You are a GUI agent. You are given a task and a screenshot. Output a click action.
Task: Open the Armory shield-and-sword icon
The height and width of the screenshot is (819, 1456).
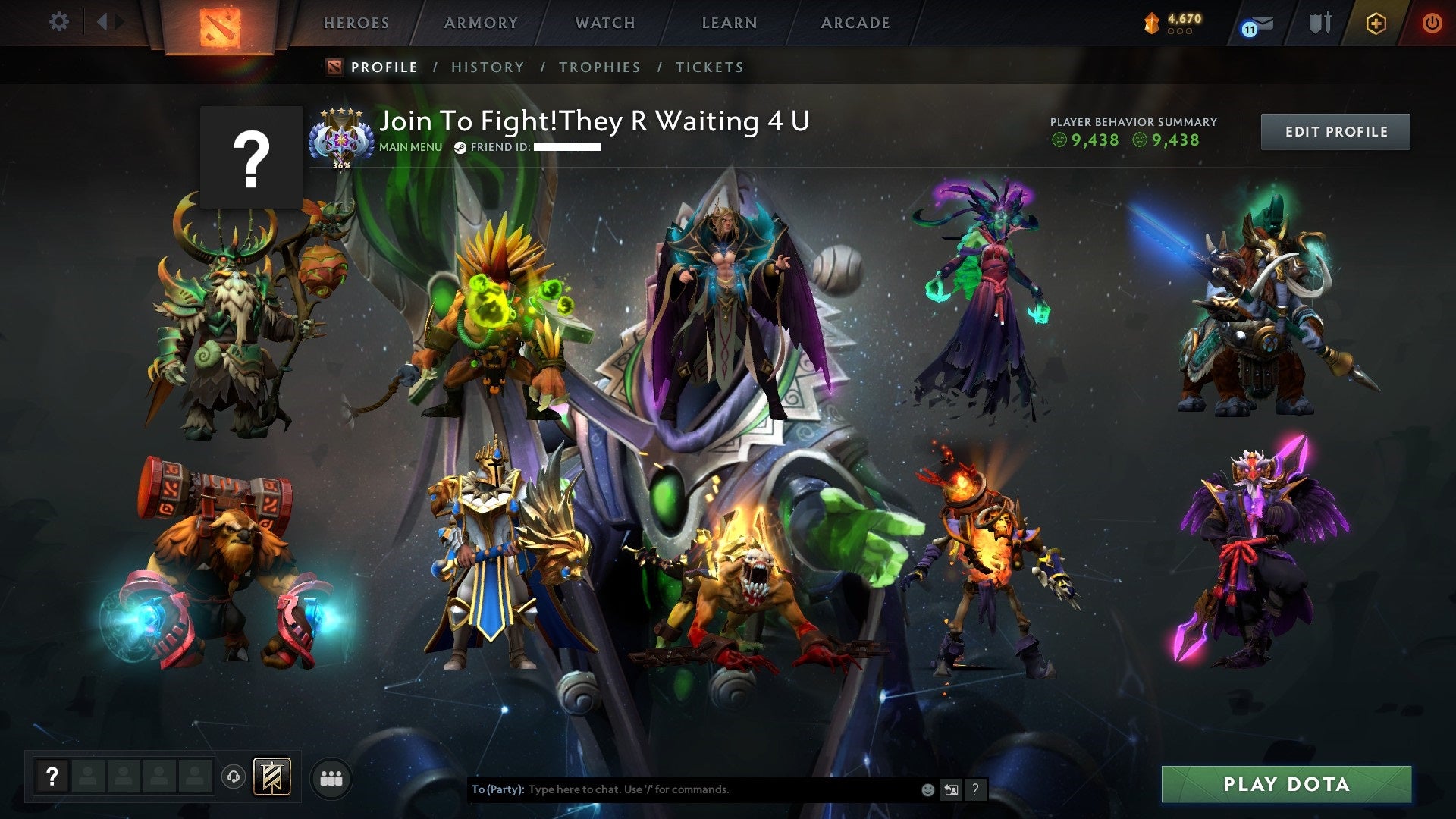click(1320, 22)
